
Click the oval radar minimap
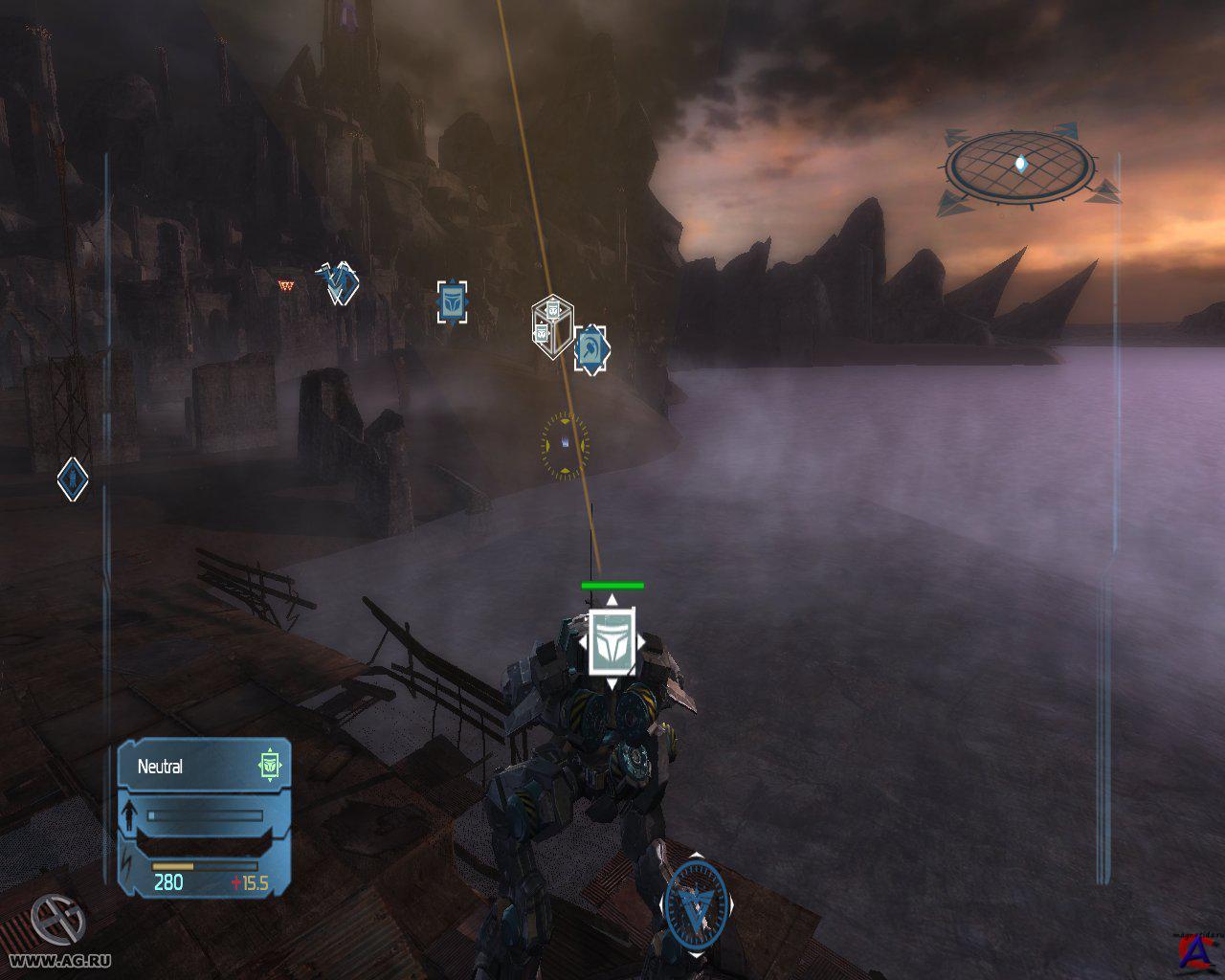[x=1020, y=166]
